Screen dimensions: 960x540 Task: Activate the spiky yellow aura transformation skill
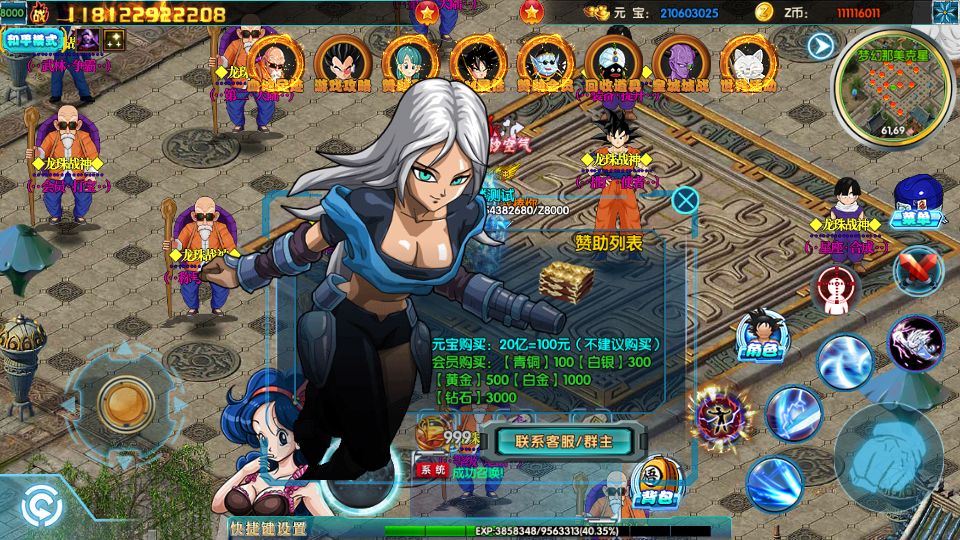720,415
